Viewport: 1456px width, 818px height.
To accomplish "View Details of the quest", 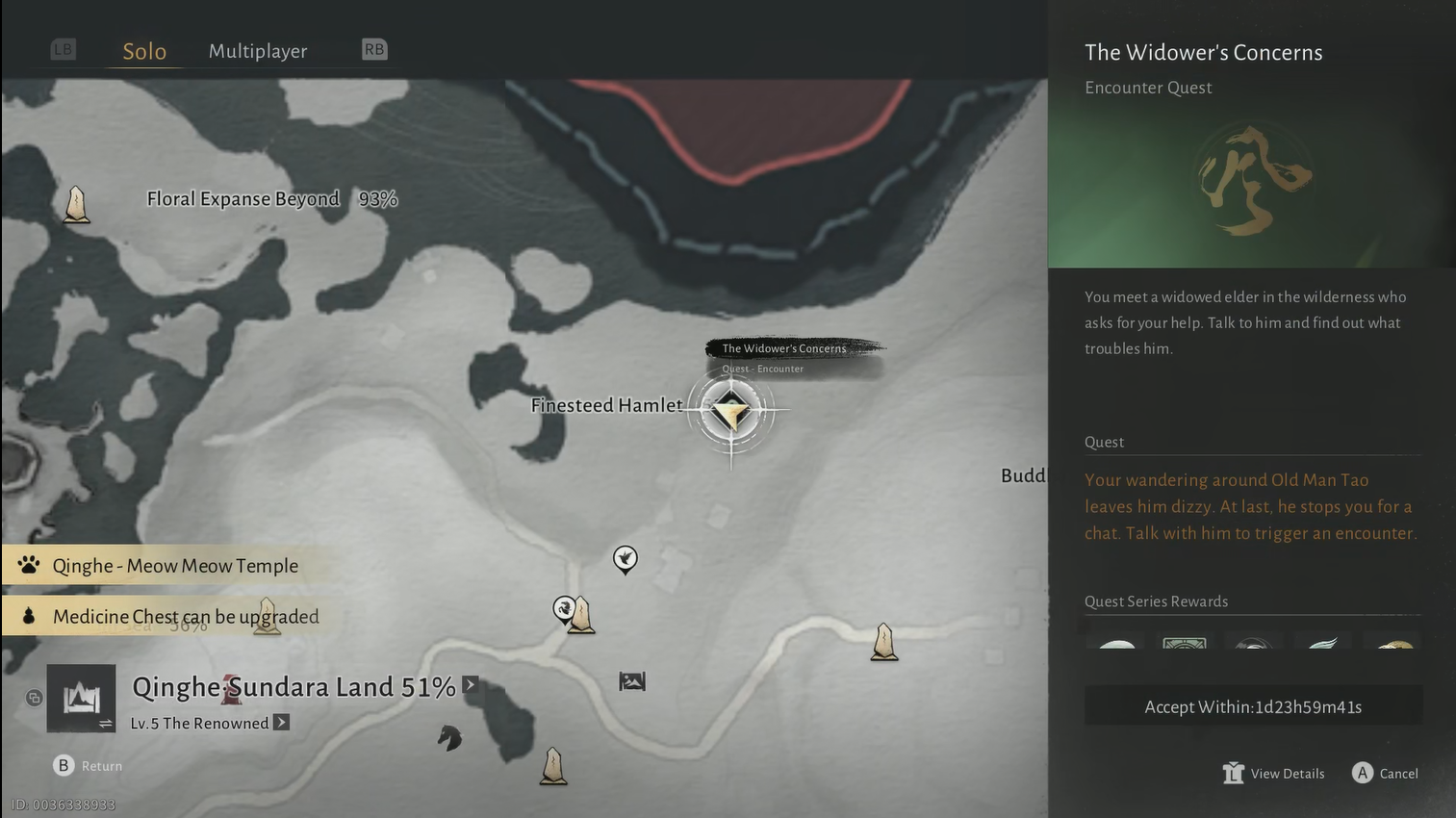I will point(1274,774).
